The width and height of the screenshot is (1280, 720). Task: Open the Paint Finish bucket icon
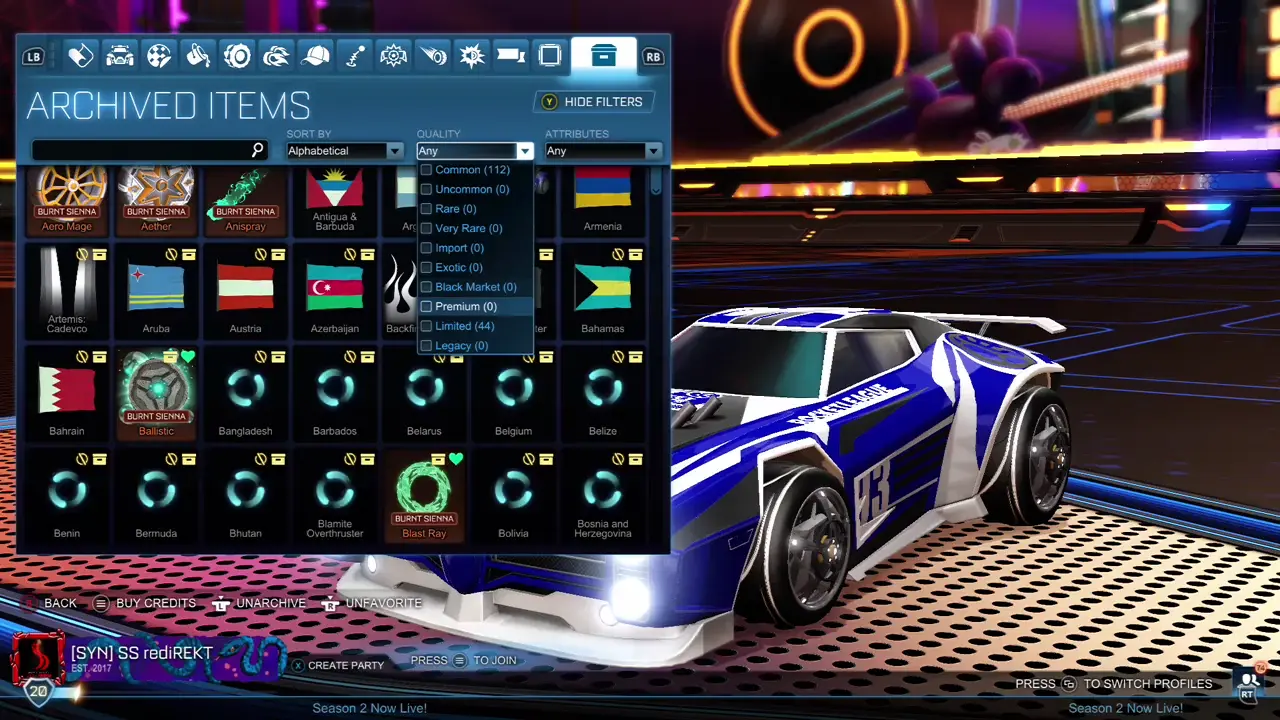[197, 56]
